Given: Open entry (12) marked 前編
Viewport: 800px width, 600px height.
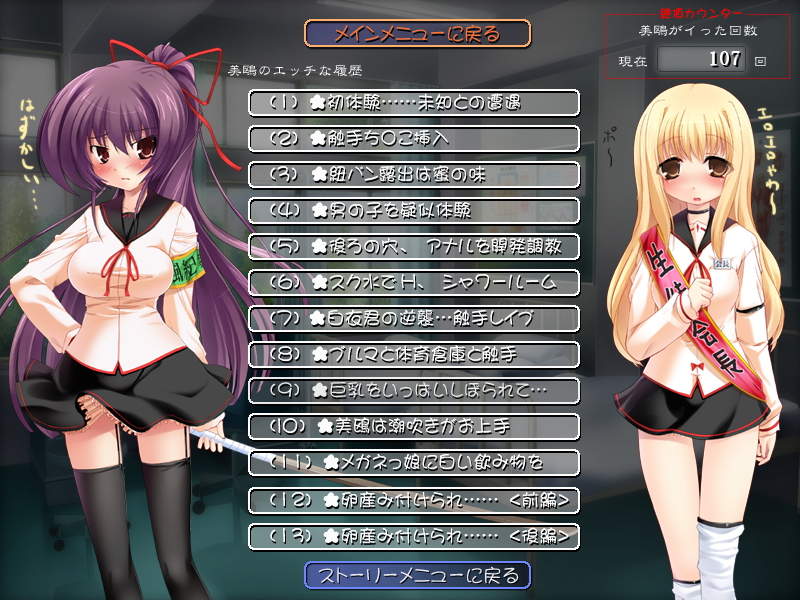Looking at the screenshot, I should [413, 499].
